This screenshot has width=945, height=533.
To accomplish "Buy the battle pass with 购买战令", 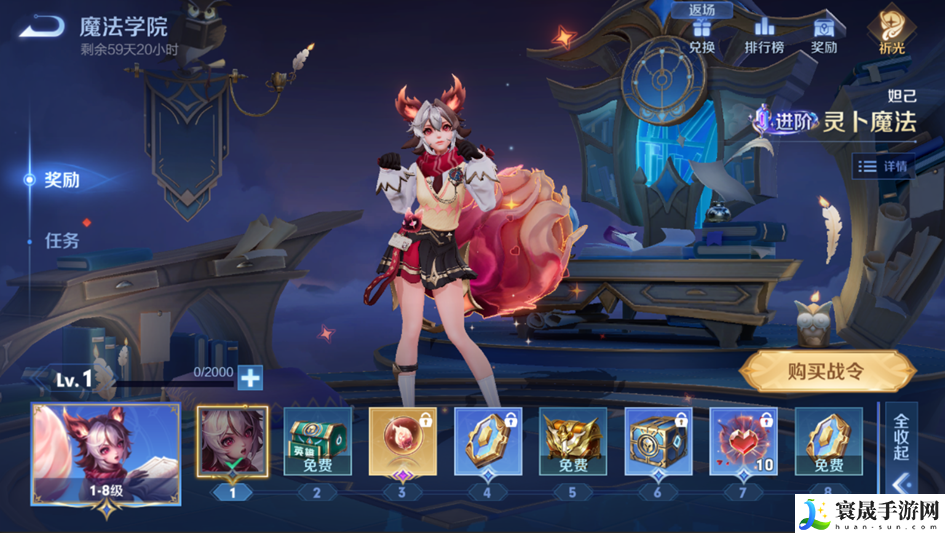I will point(826,372).
